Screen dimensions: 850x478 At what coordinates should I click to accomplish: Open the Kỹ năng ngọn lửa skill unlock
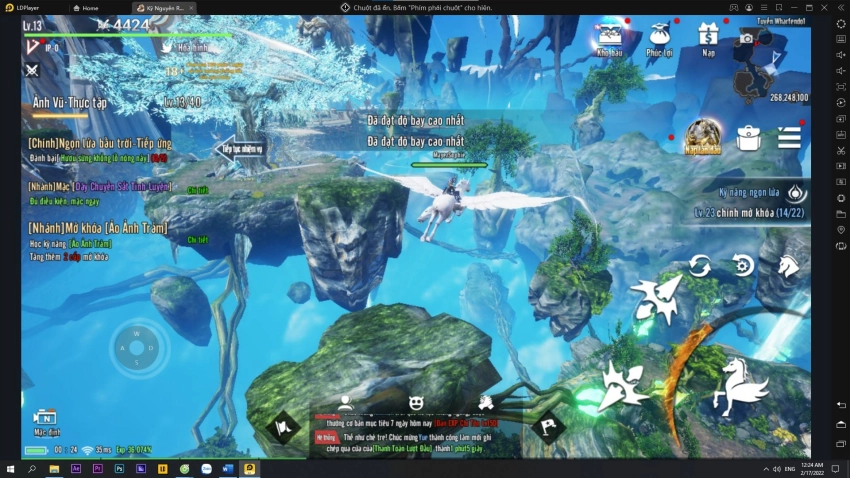click(795, 192)
